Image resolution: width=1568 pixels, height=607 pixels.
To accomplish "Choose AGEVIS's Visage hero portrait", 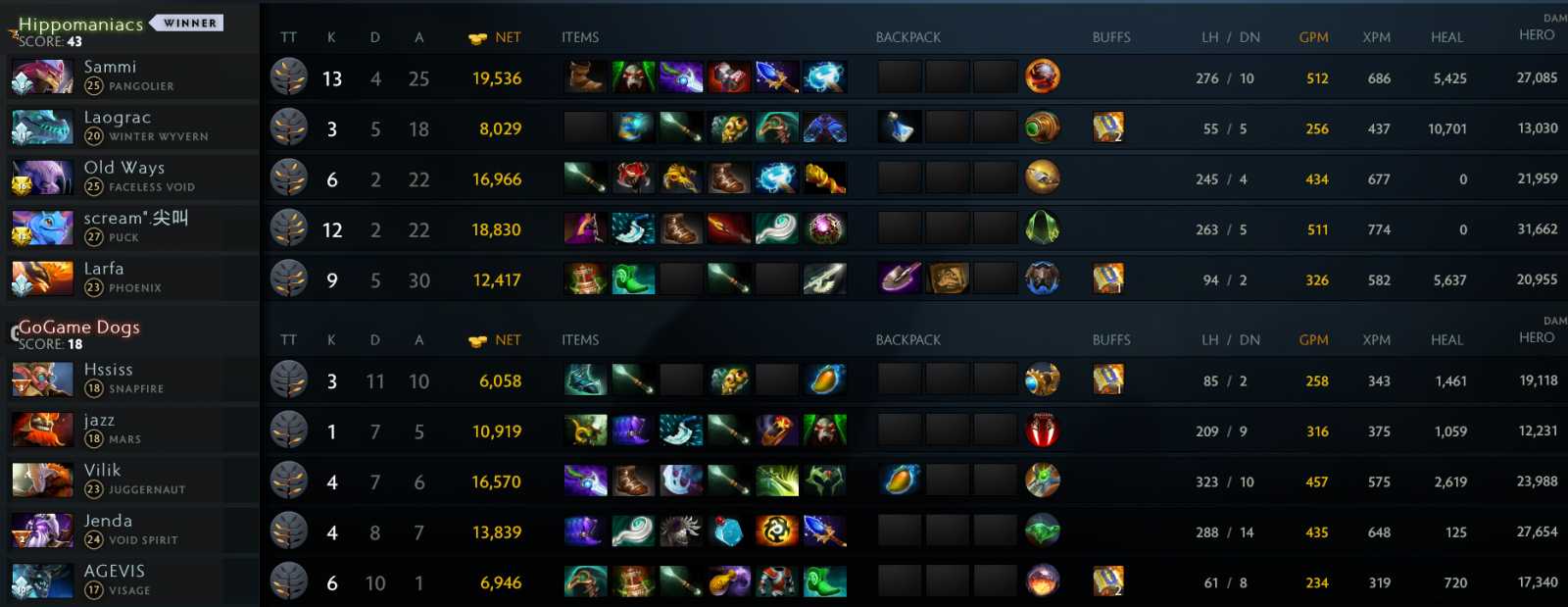I will [x=42, y=582].
